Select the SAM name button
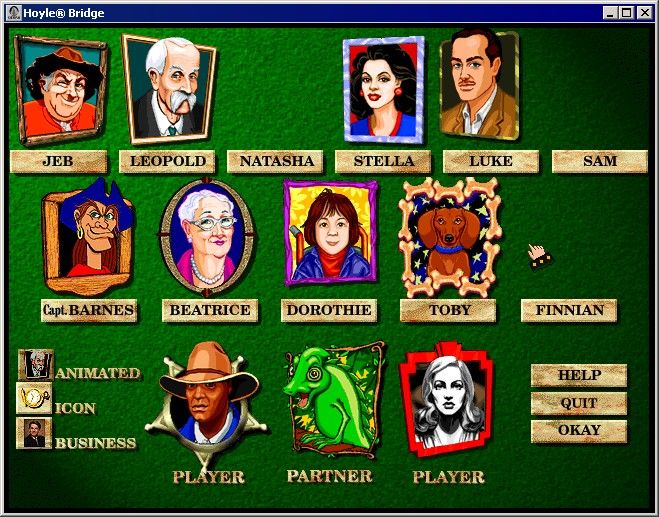The width and height of the screenshot is (659, 517). [599, 161]
